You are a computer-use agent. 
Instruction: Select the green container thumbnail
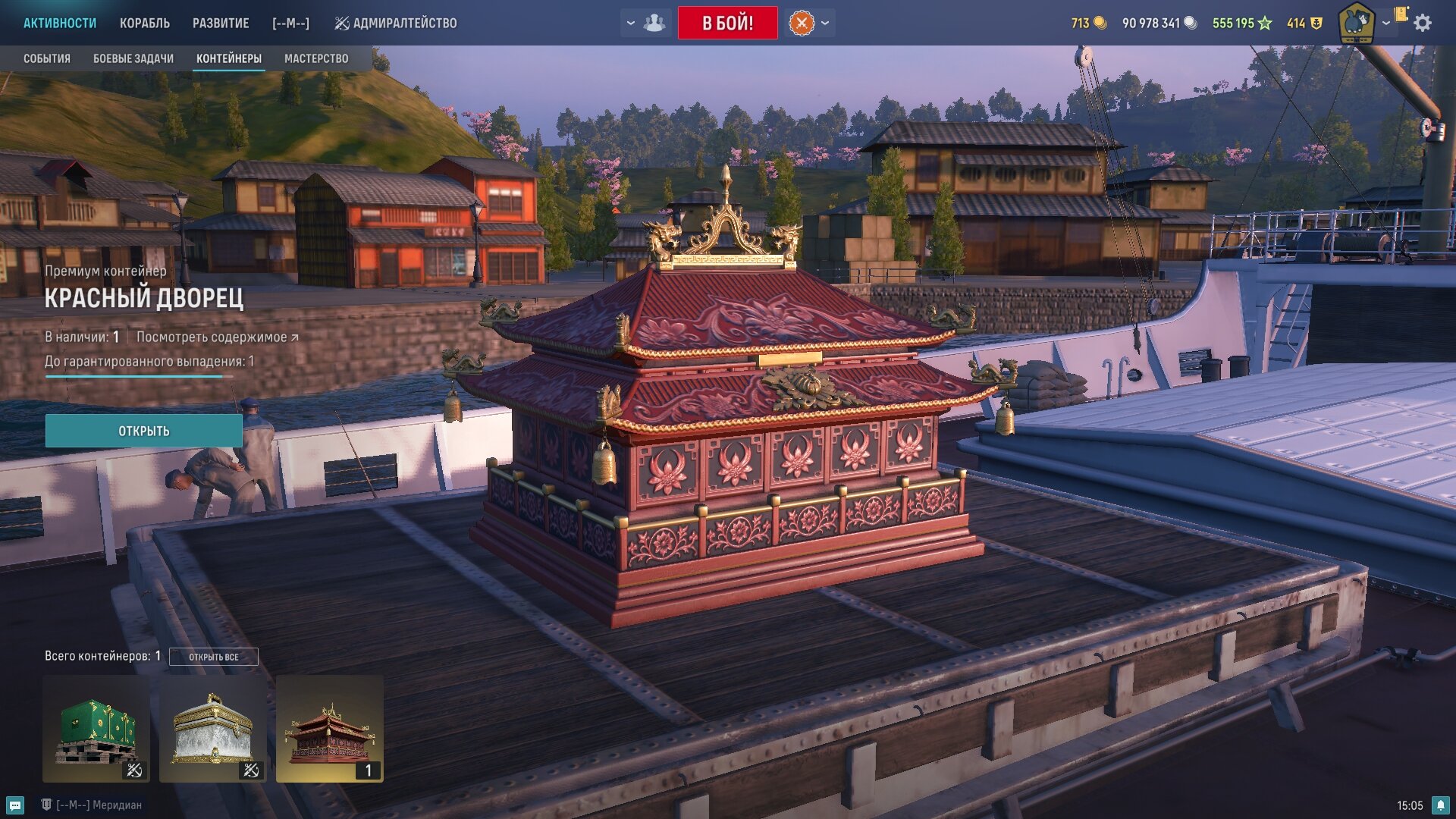(96, 729)
